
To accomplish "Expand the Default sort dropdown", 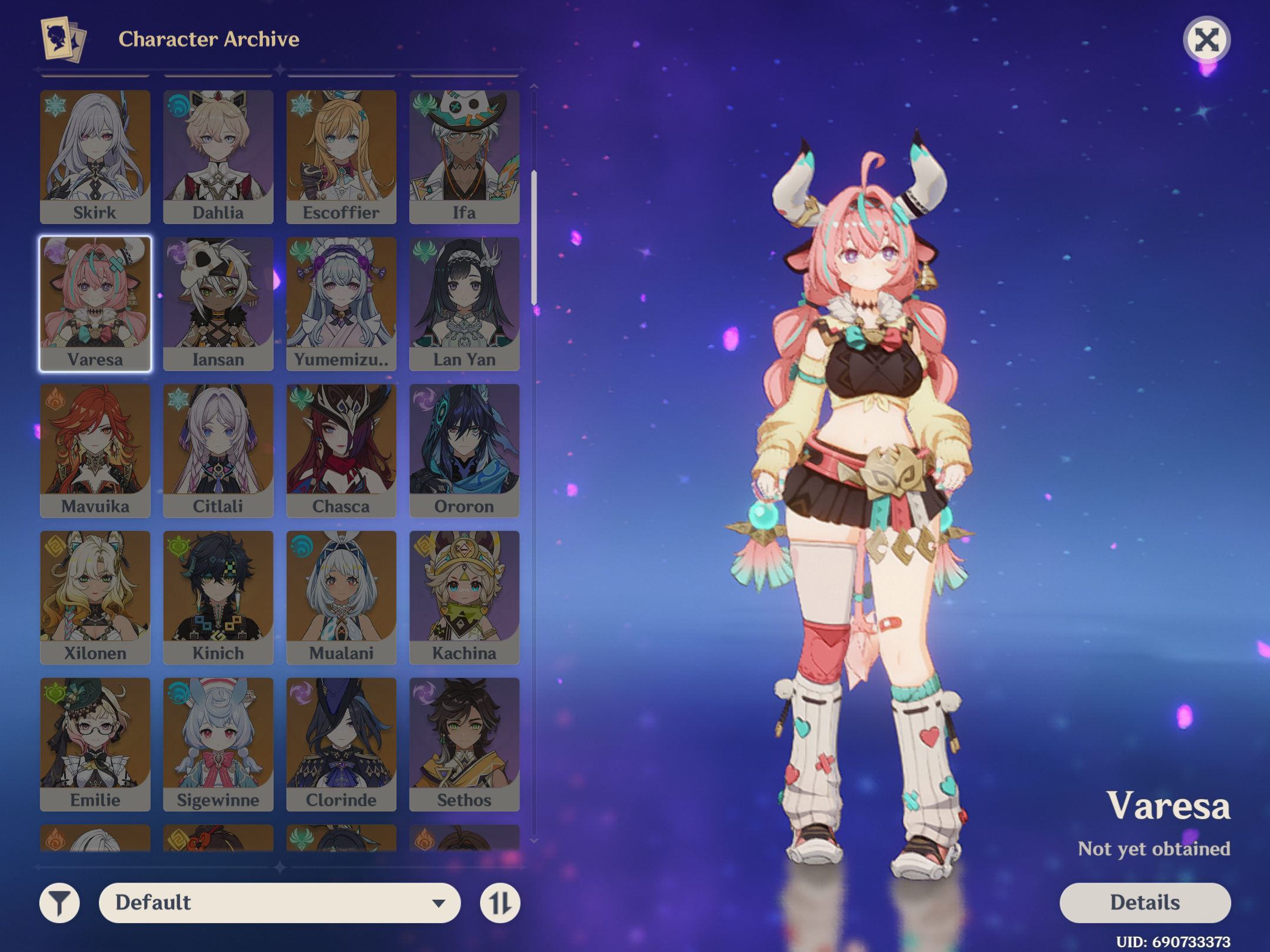I will (279, 902).
